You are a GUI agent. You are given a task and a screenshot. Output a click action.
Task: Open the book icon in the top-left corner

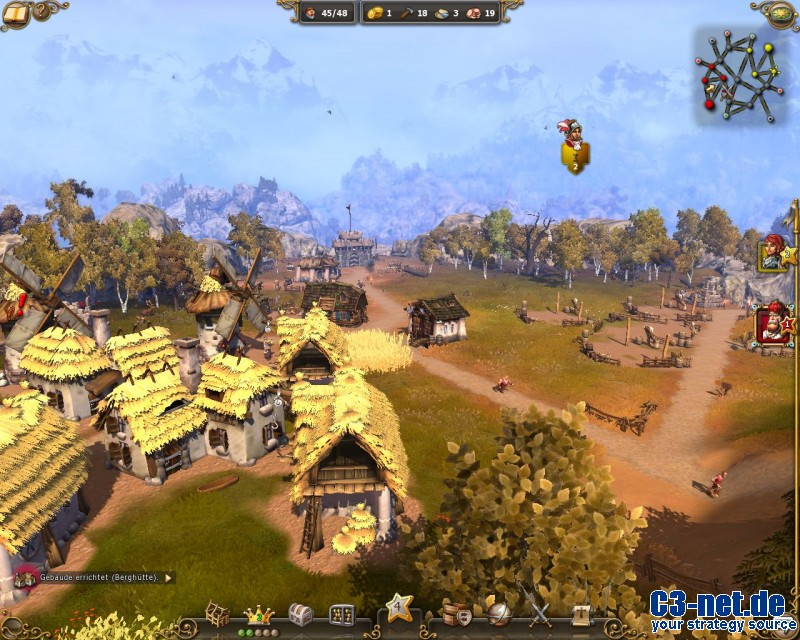pyautogui.click(x=16, y=12)
